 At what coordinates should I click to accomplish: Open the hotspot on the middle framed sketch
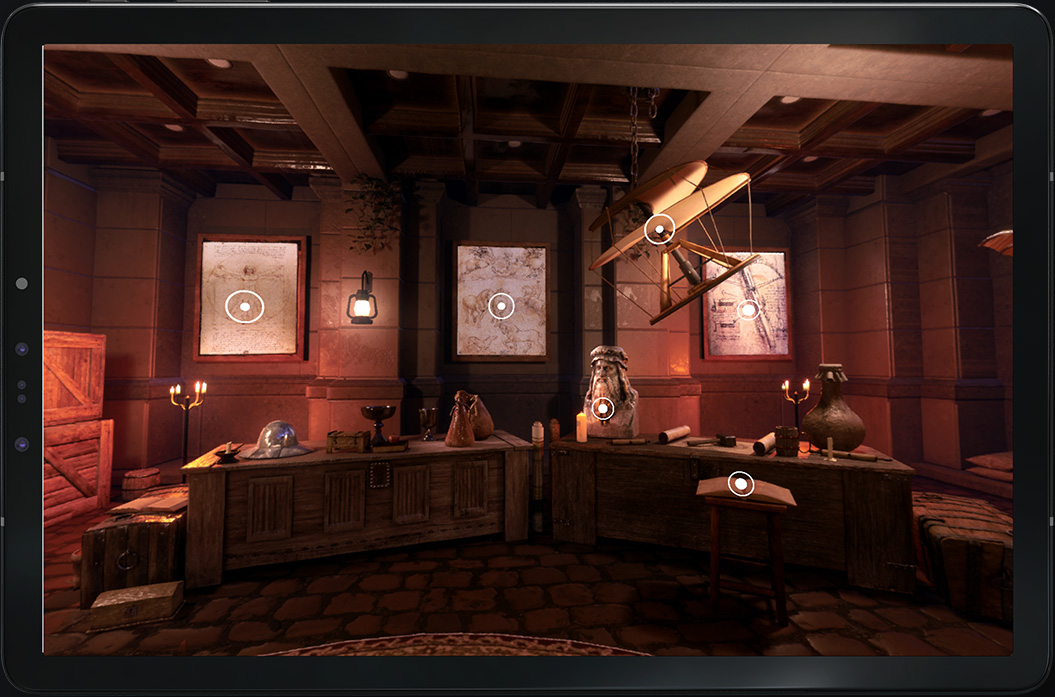pos(501,305)
